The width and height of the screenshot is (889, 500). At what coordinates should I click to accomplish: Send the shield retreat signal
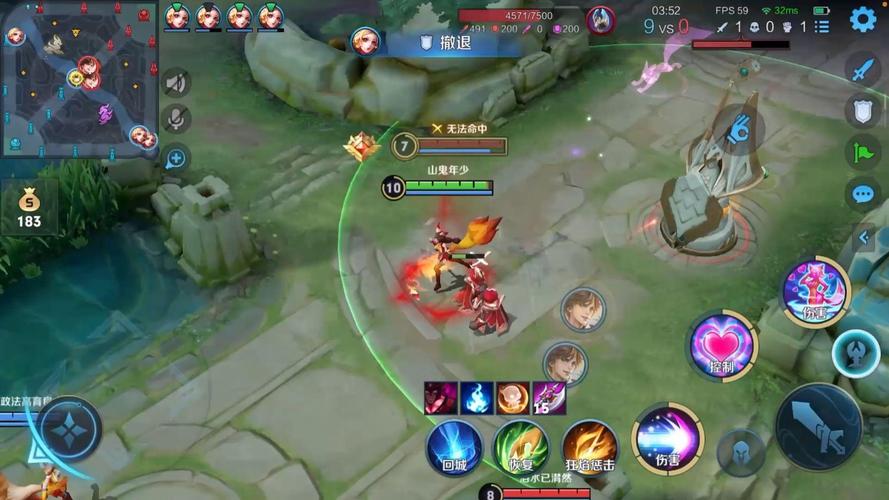863,110
